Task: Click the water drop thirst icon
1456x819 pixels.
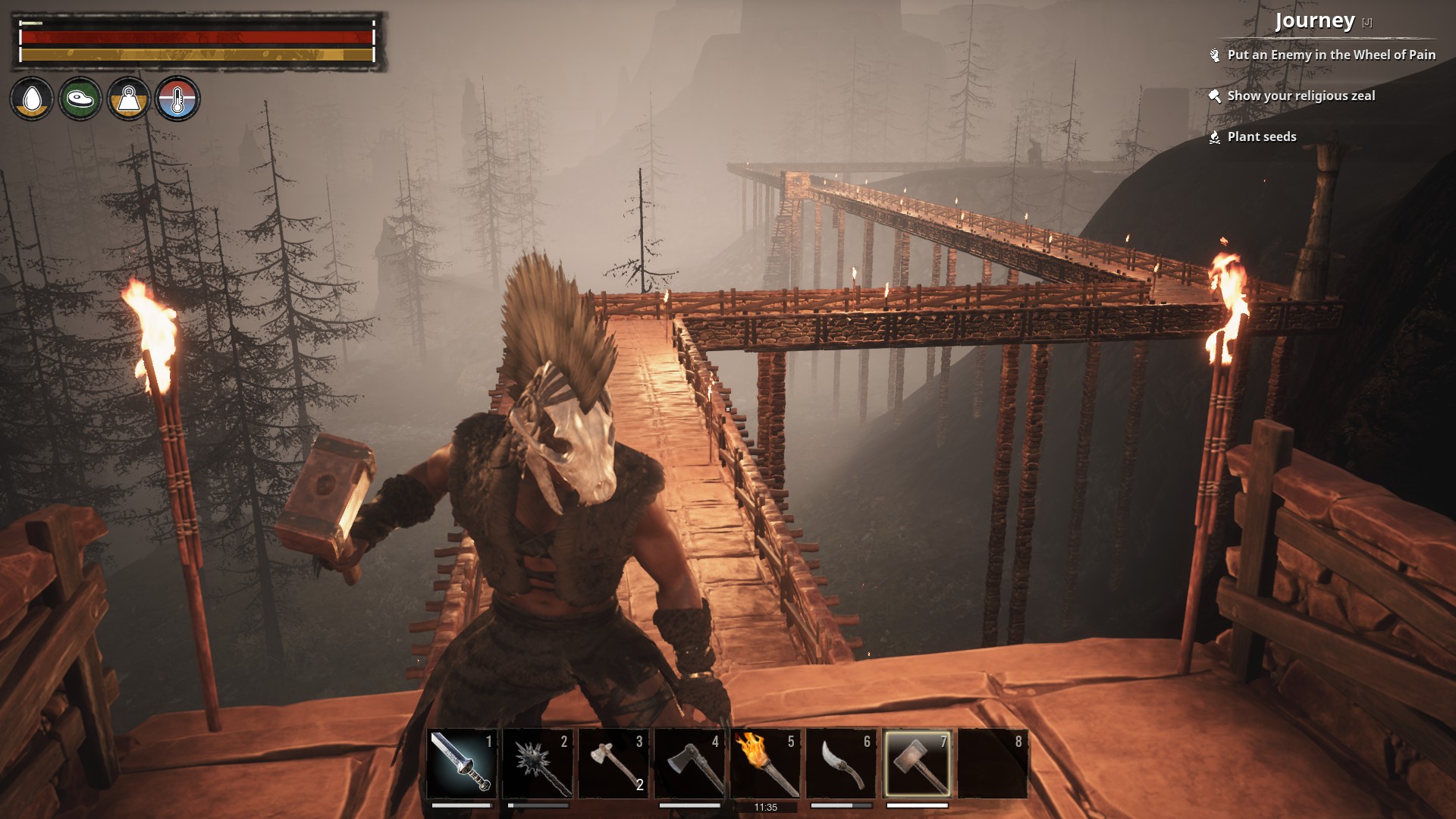Action: 32,99
